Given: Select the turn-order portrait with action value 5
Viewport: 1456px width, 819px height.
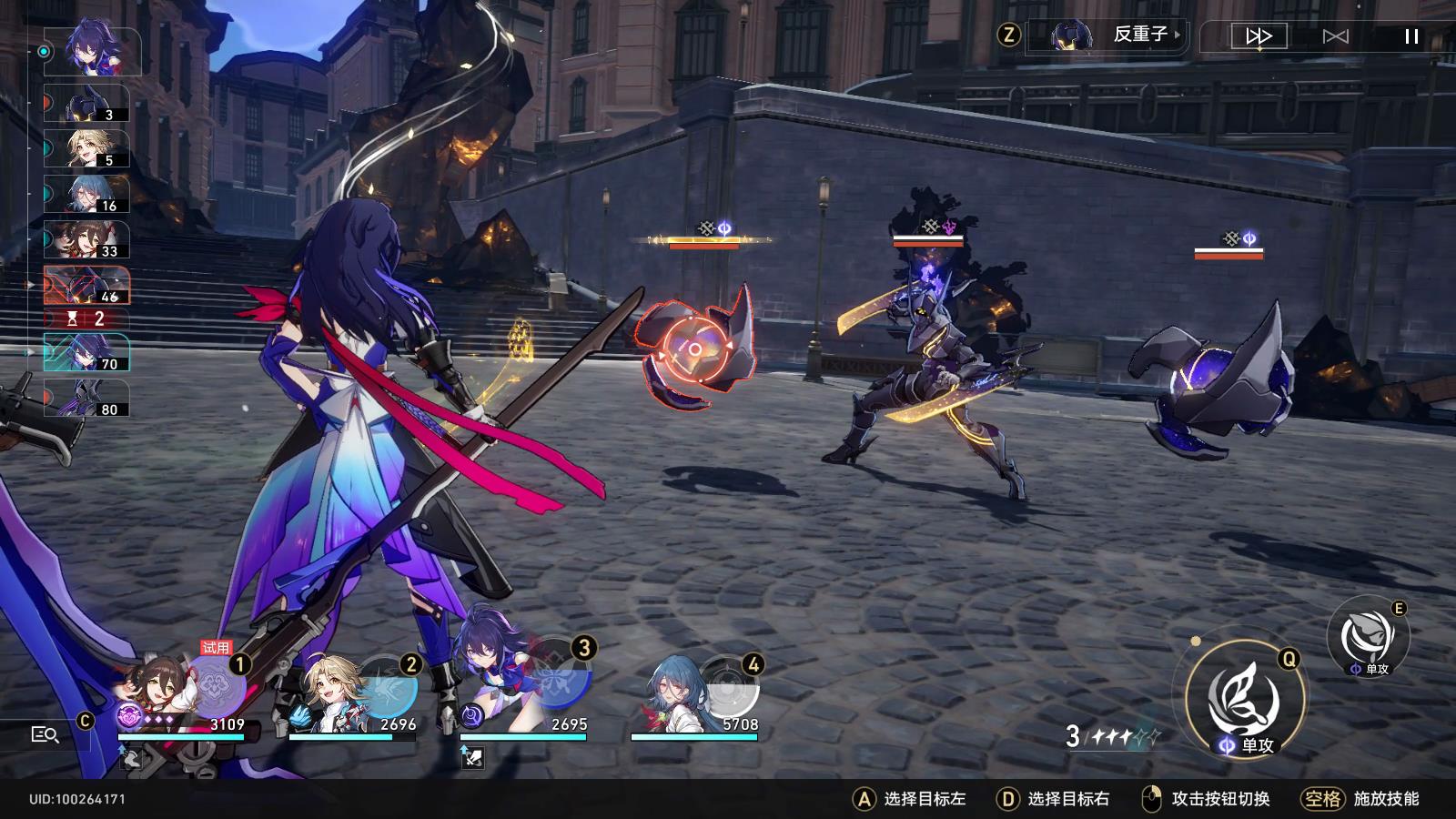Looking at the screenshot, I should pos(87,148).
